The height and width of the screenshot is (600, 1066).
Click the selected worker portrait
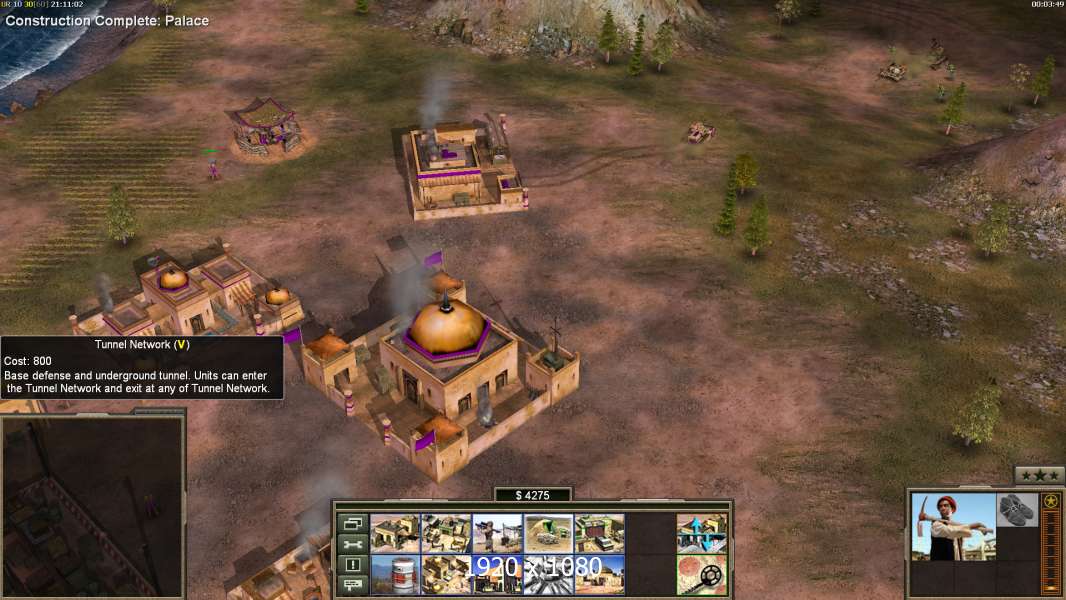click(x=953, y=526)
